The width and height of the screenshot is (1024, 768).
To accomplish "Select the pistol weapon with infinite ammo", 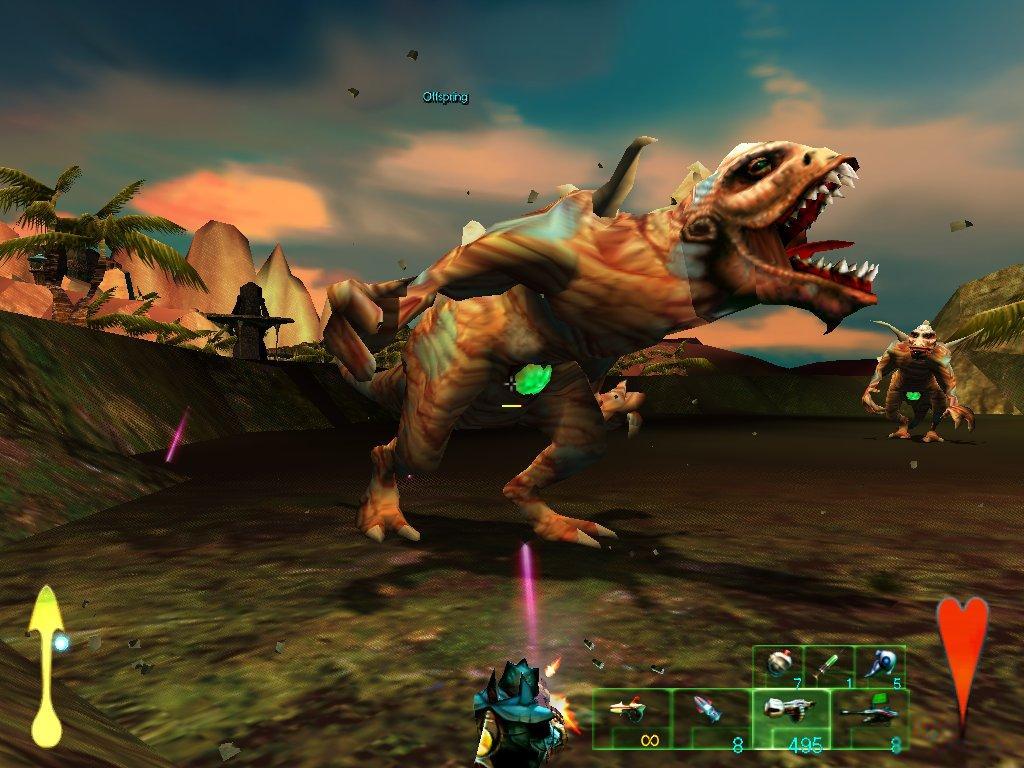I will [x=632, y=718].
